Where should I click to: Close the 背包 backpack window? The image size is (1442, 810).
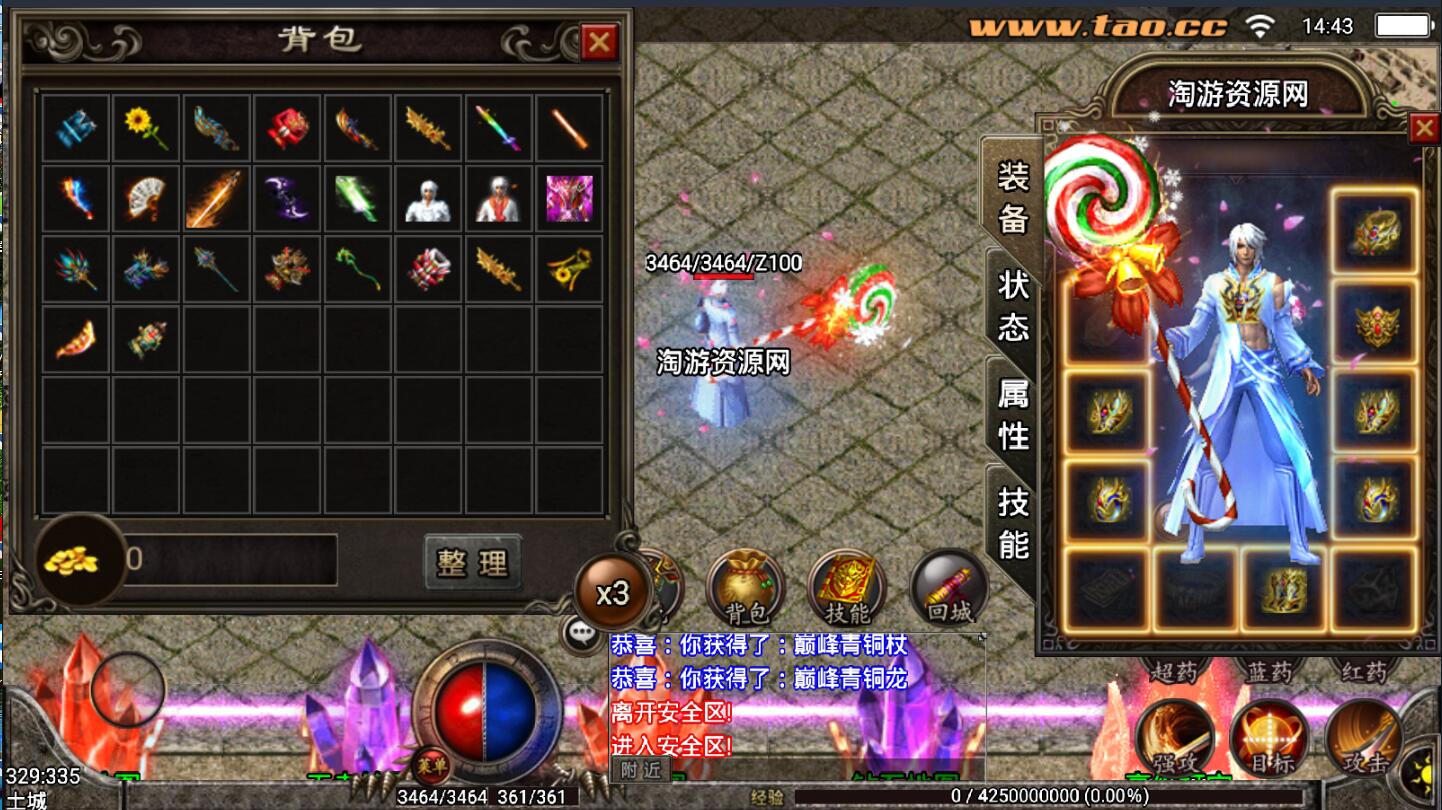point(599,42)
